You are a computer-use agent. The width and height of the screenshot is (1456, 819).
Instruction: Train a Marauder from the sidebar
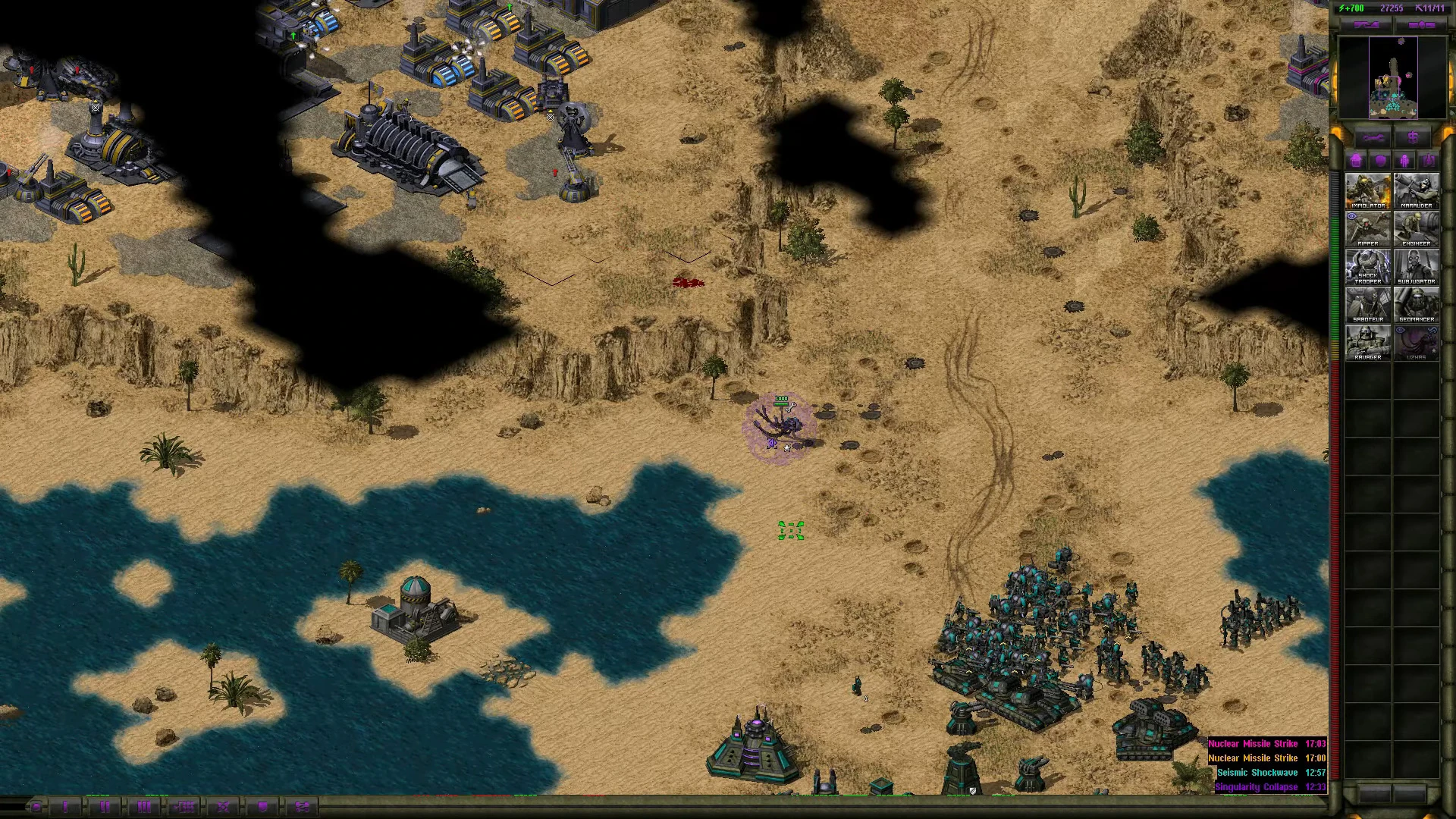[x=1417, y=190]
